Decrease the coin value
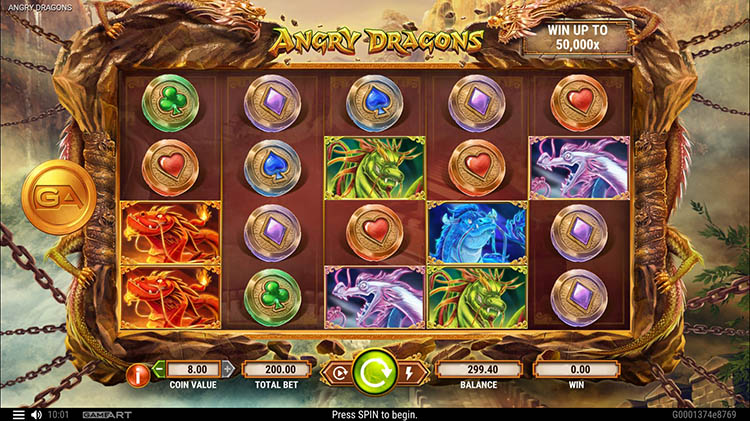The height and width of the screenshot is (421, 750). tap(158, 369)
